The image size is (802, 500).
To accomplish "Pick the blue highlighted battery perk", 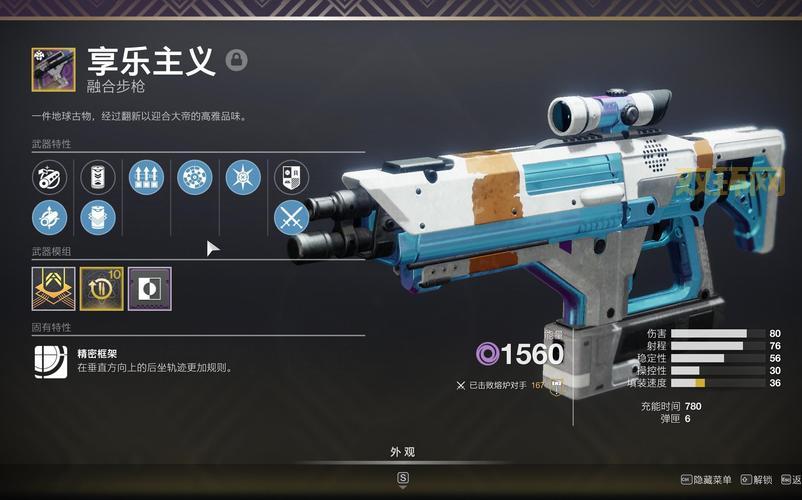I will tap(98, 216).
